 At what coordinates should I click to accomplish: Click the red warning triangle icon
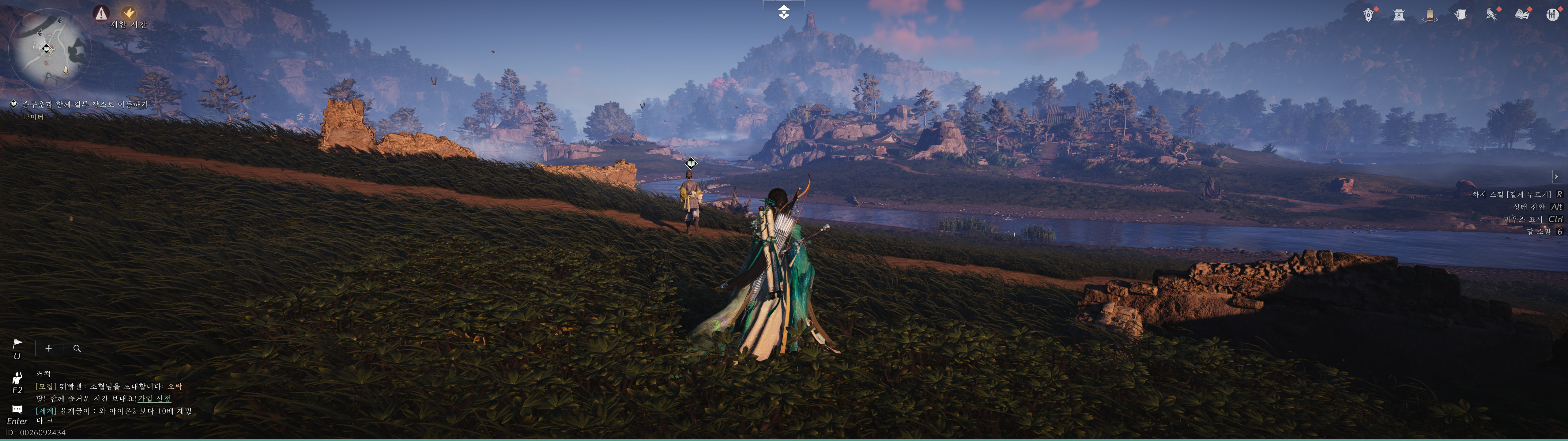pyautogui.click(x=101, y=13)
